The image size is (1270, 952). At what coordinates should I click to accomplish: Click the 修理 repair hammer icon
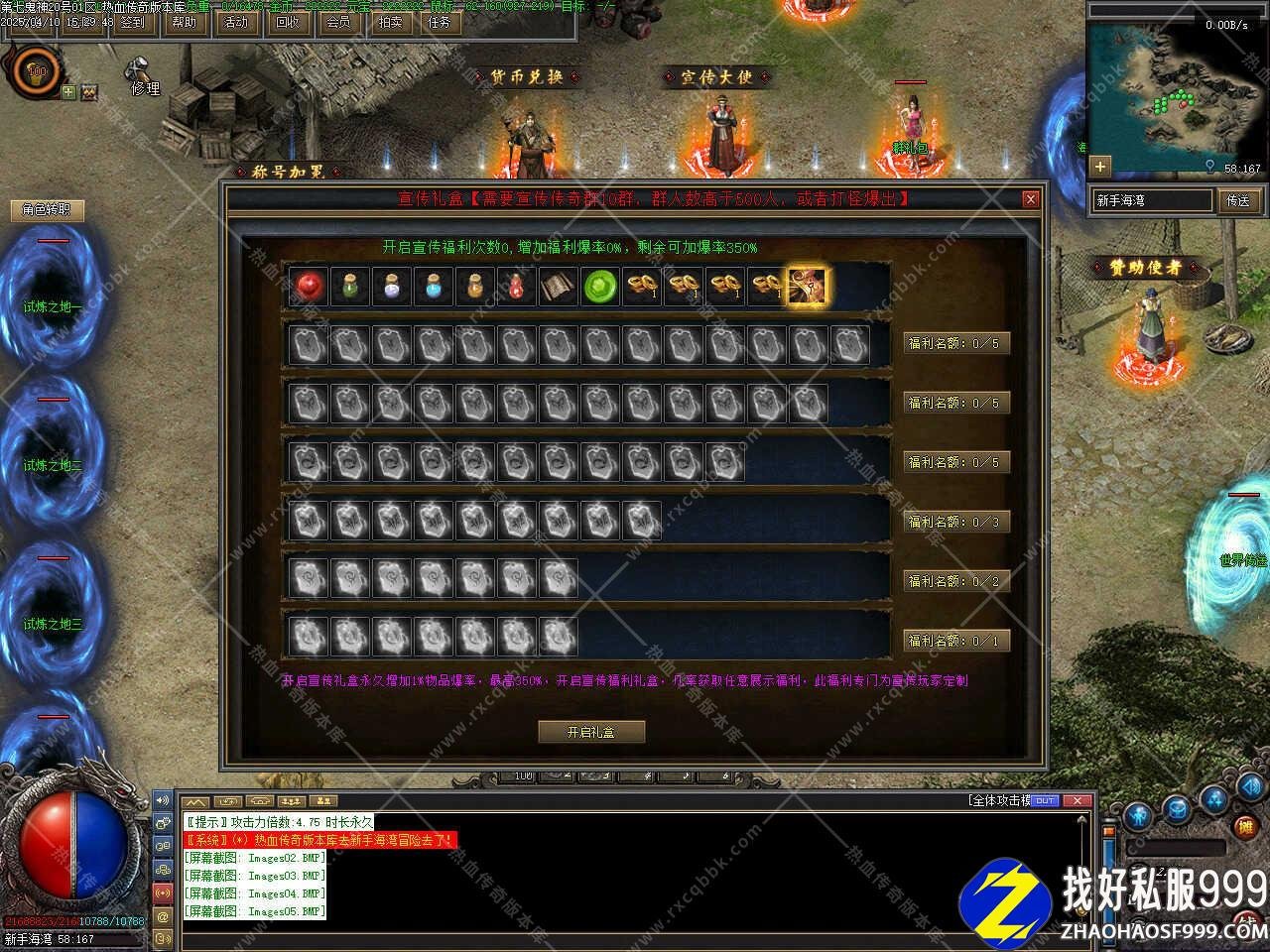[138, 73]
